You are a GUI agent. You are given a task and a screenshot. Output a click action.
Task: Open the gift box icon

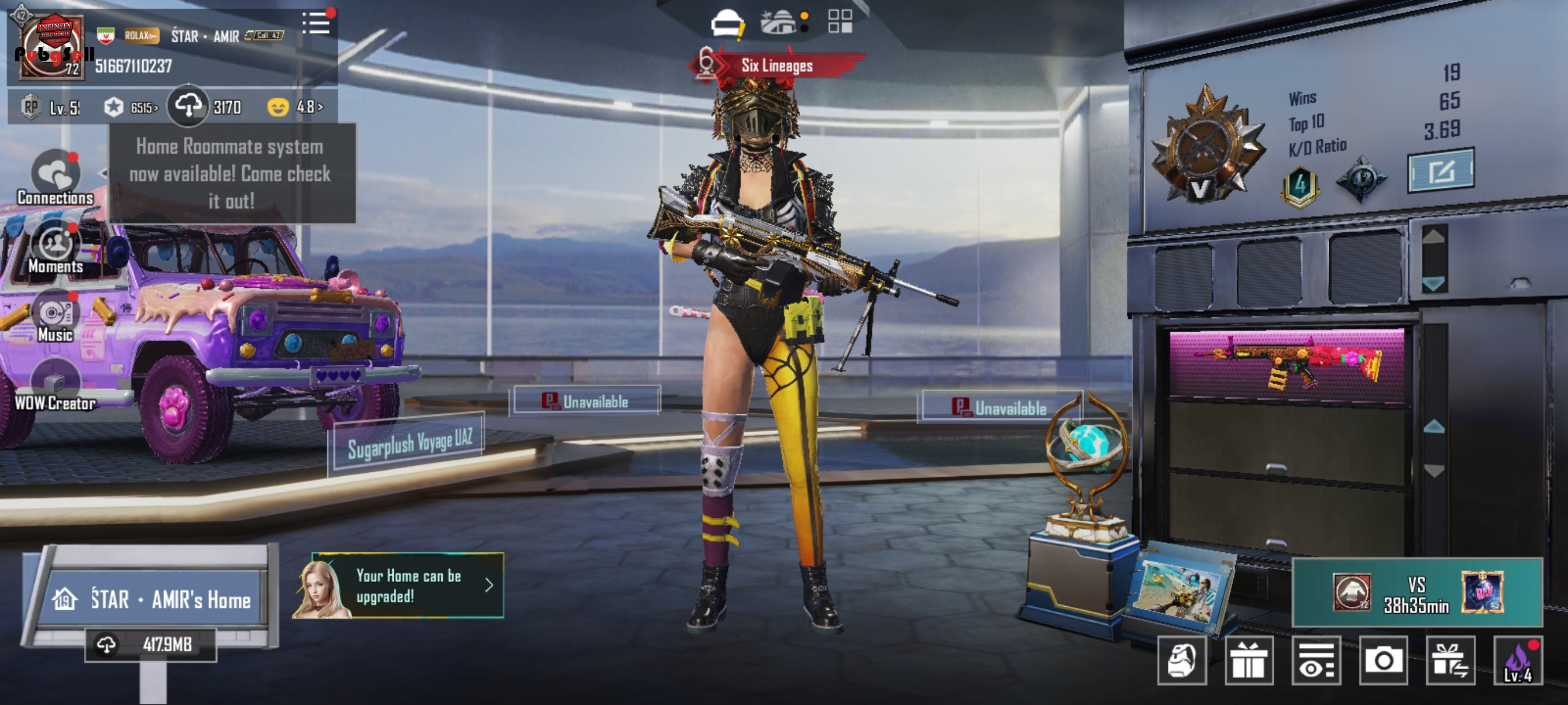point(1248,661)
